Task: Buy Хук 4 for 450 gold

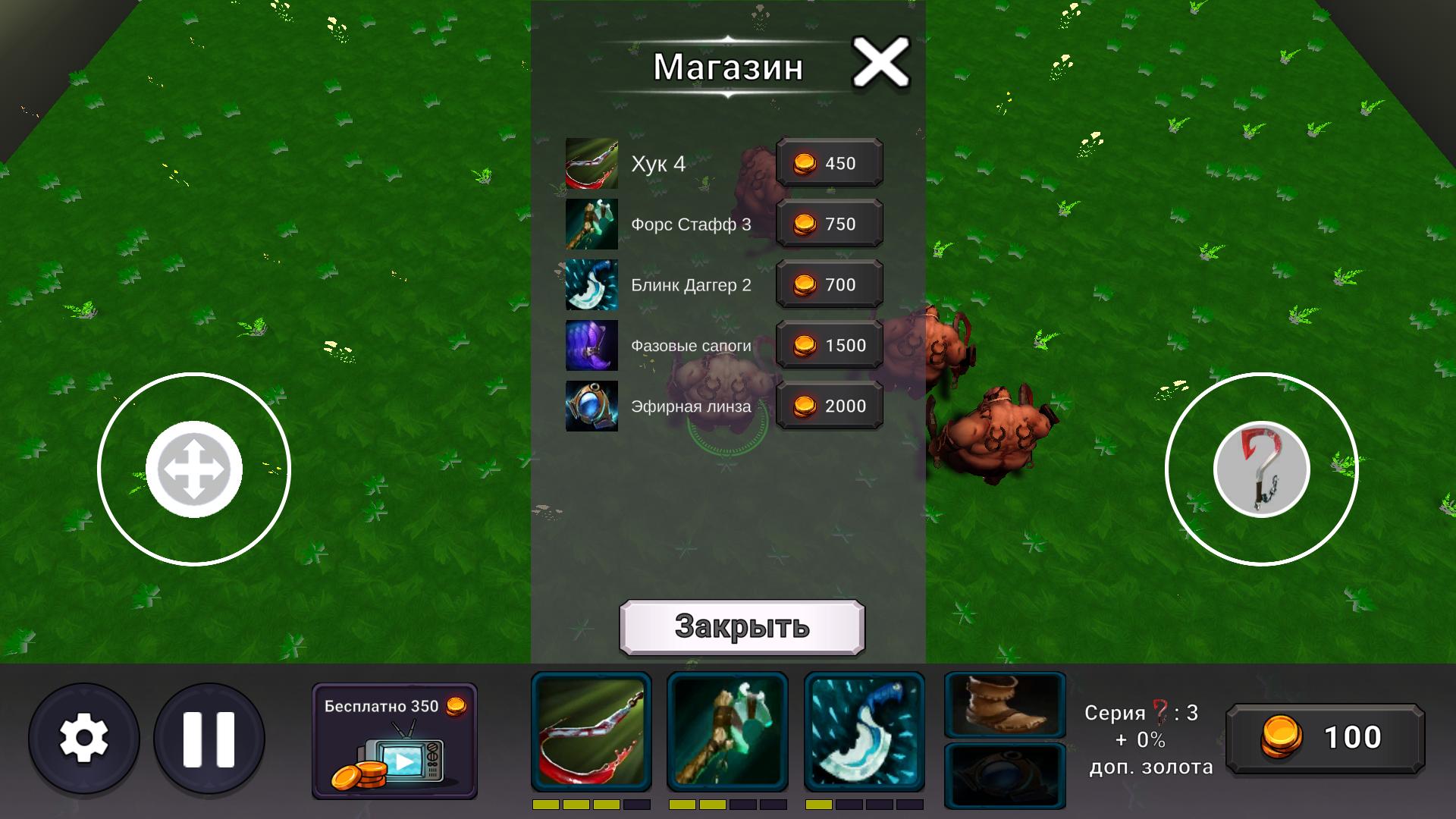Action: pyautogui.click(x=829, y=163)
